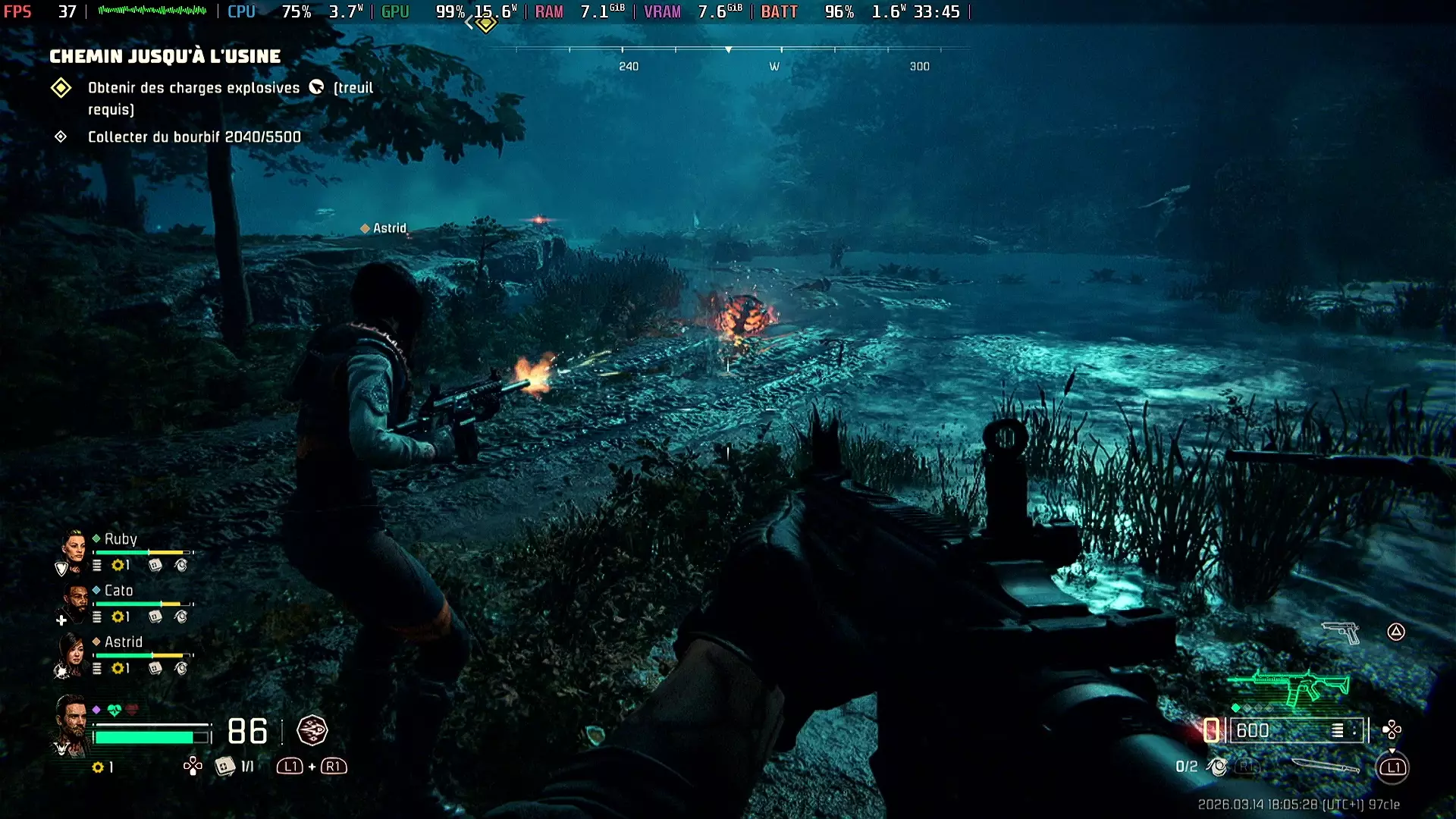Select the Collecter du bourbif objective
Screen dimensions: 1456x819
pos(194,137)
